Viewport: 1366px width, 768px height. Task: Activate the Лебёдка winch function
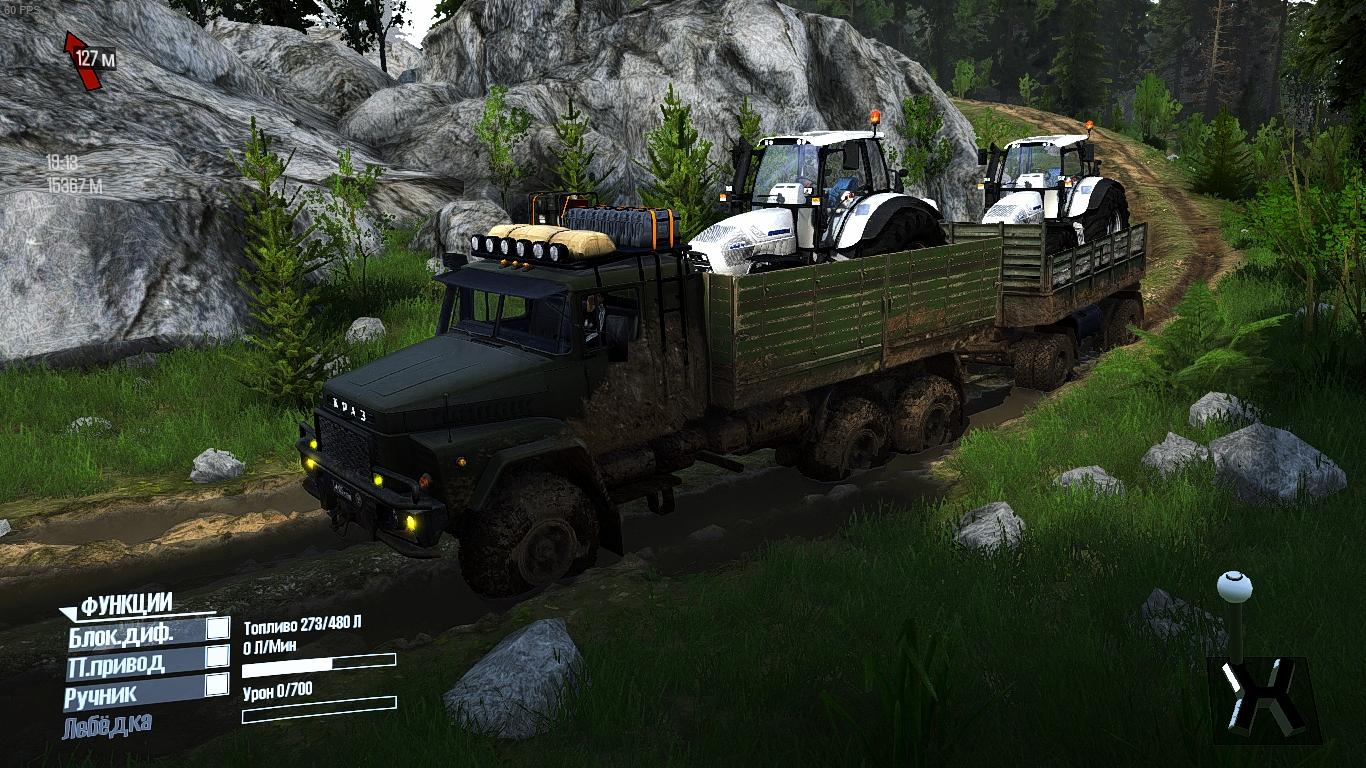click(108, 724)
